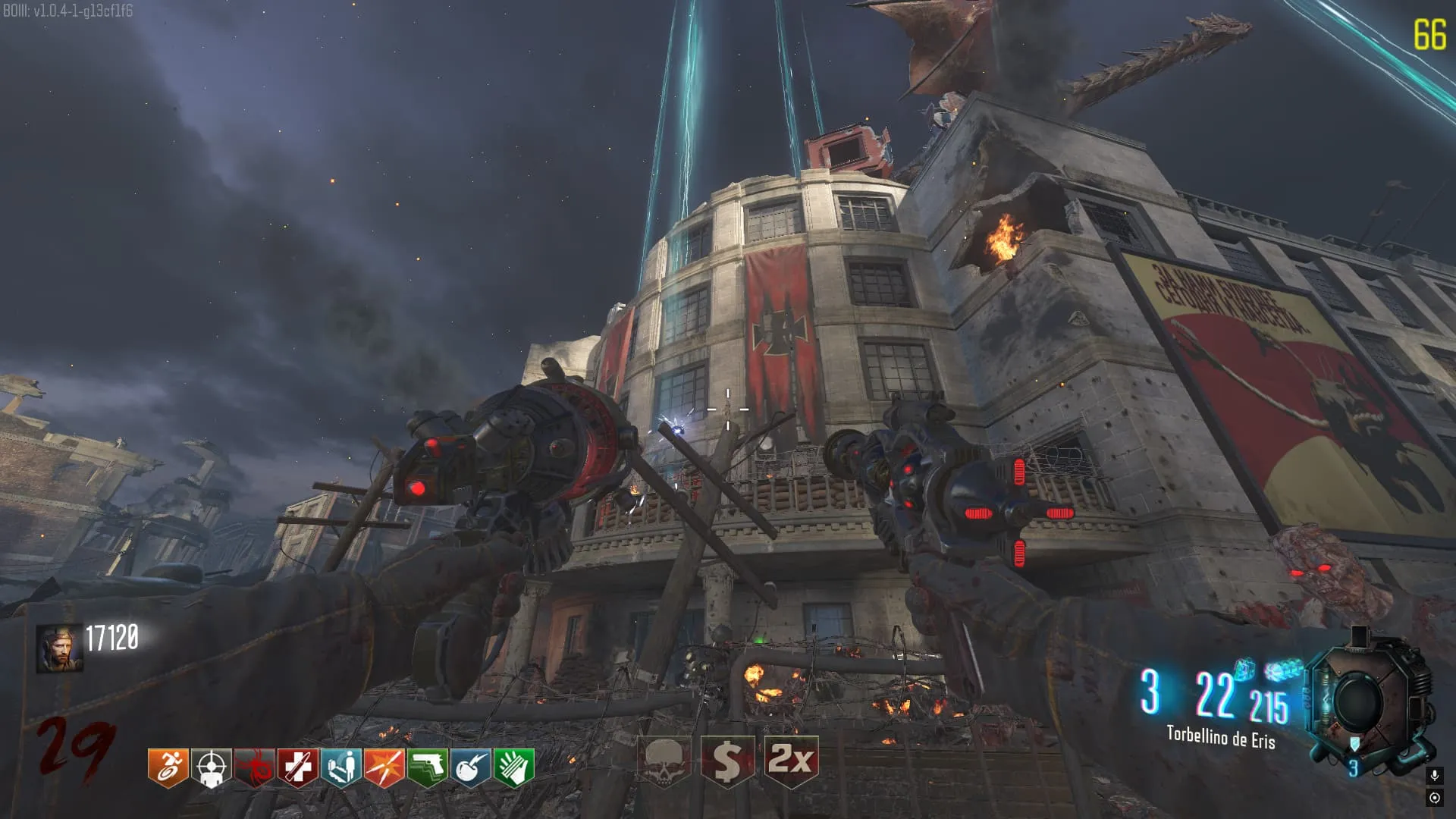Click the green hand Speed Cola perk

(513, 767)
